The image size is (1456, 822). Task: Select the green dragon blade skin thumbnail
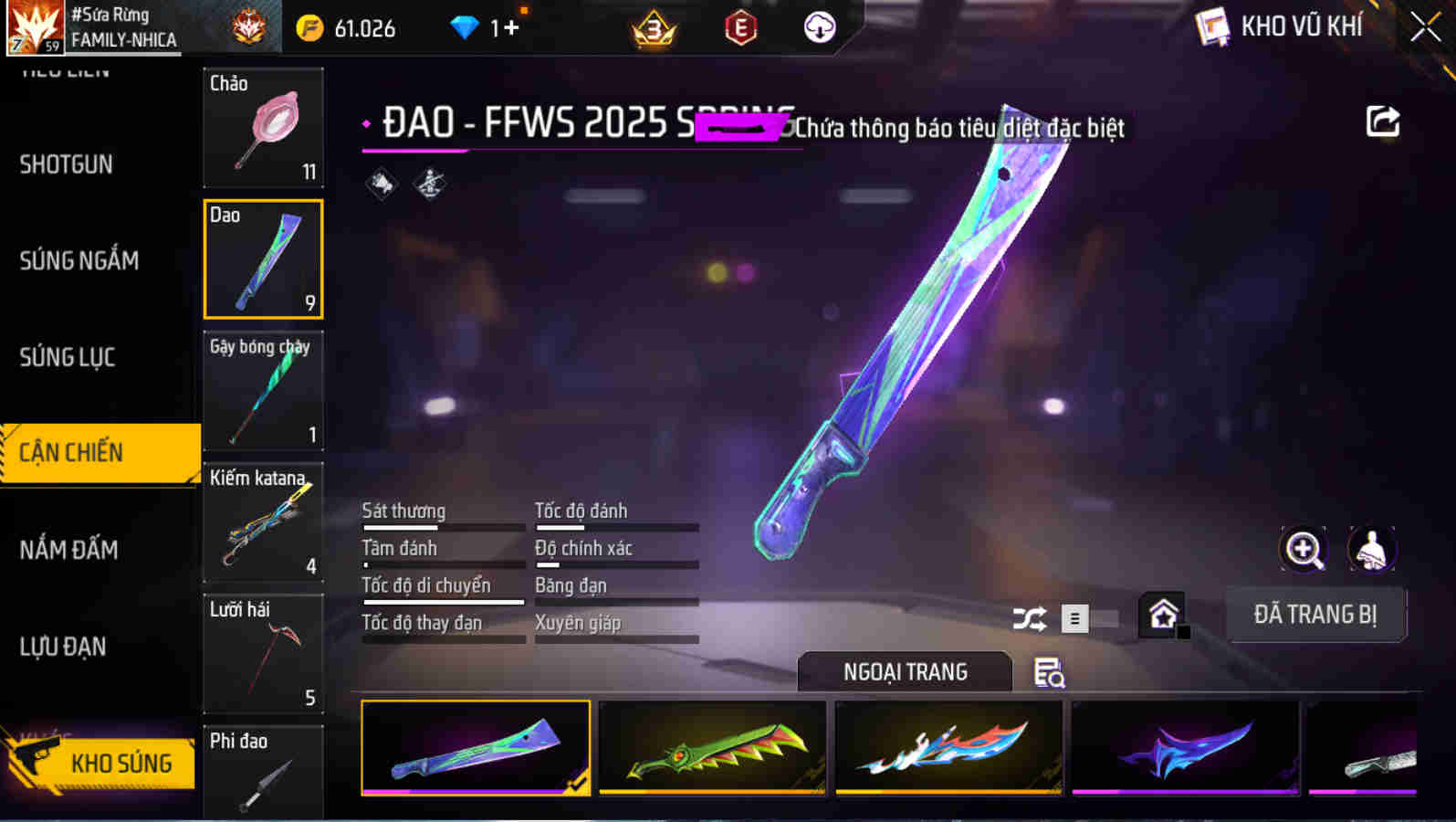click(711, 749)
